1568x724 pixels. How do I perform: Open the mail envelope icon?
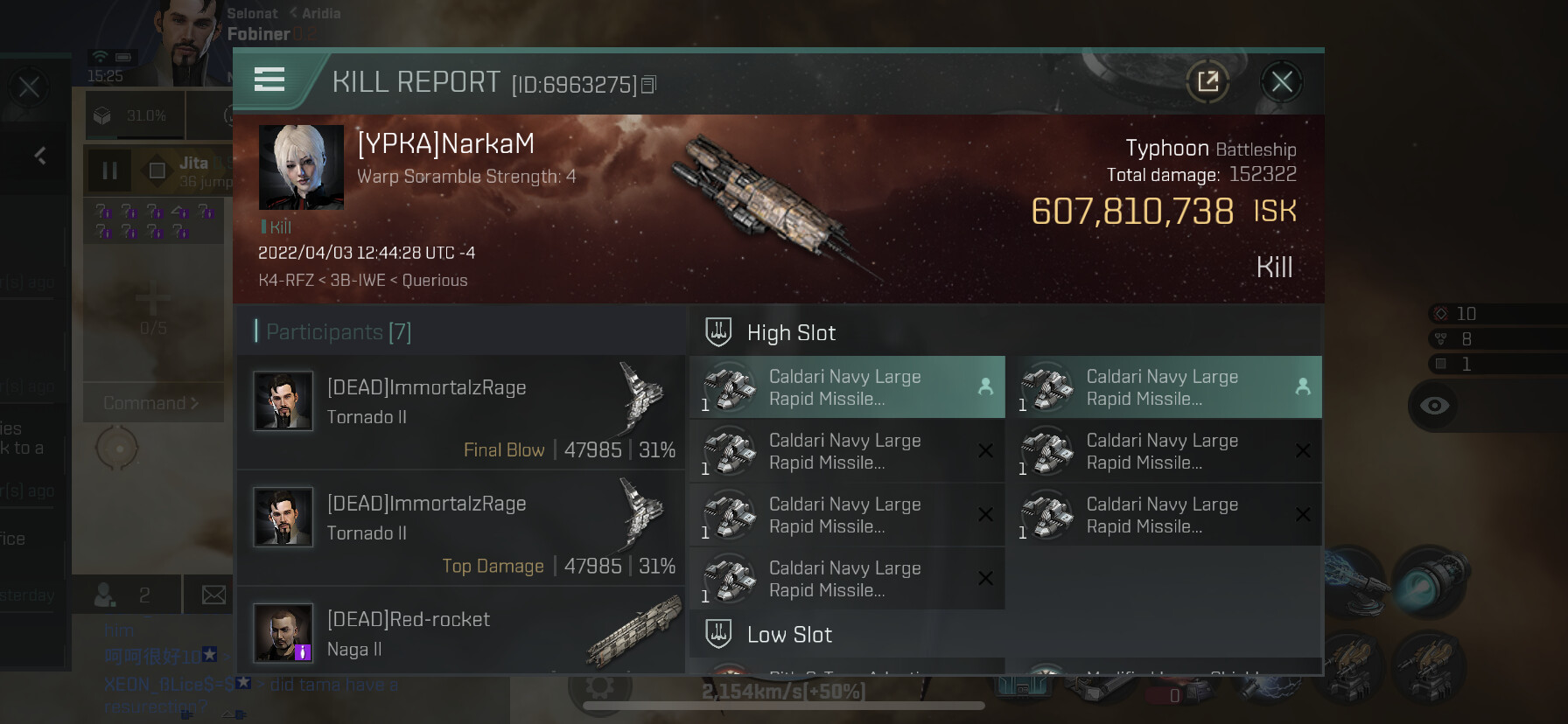tap(213, 595)
